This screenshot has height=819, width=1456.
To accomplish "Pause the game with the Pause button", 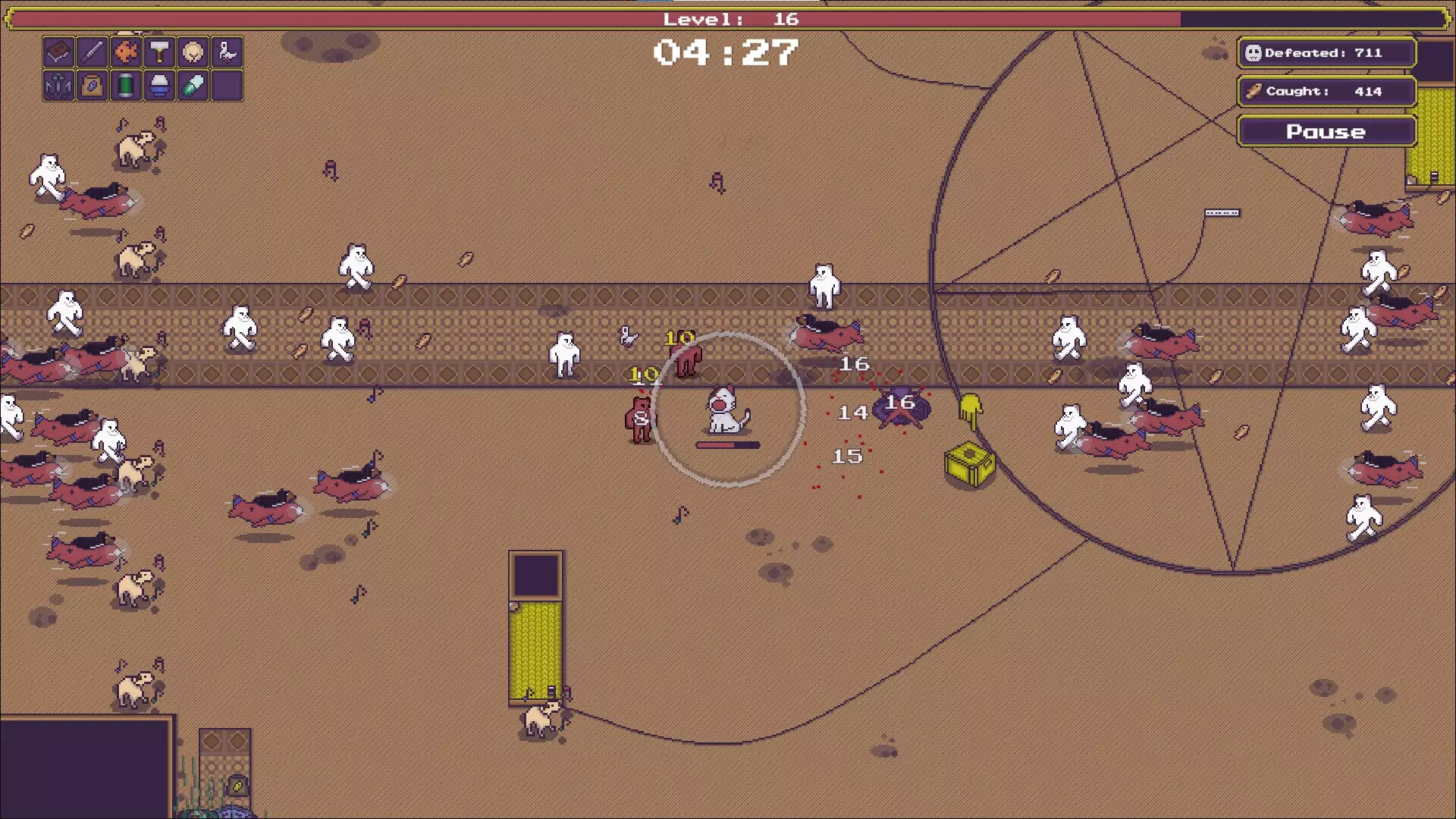I will (x=1326, y=131).
